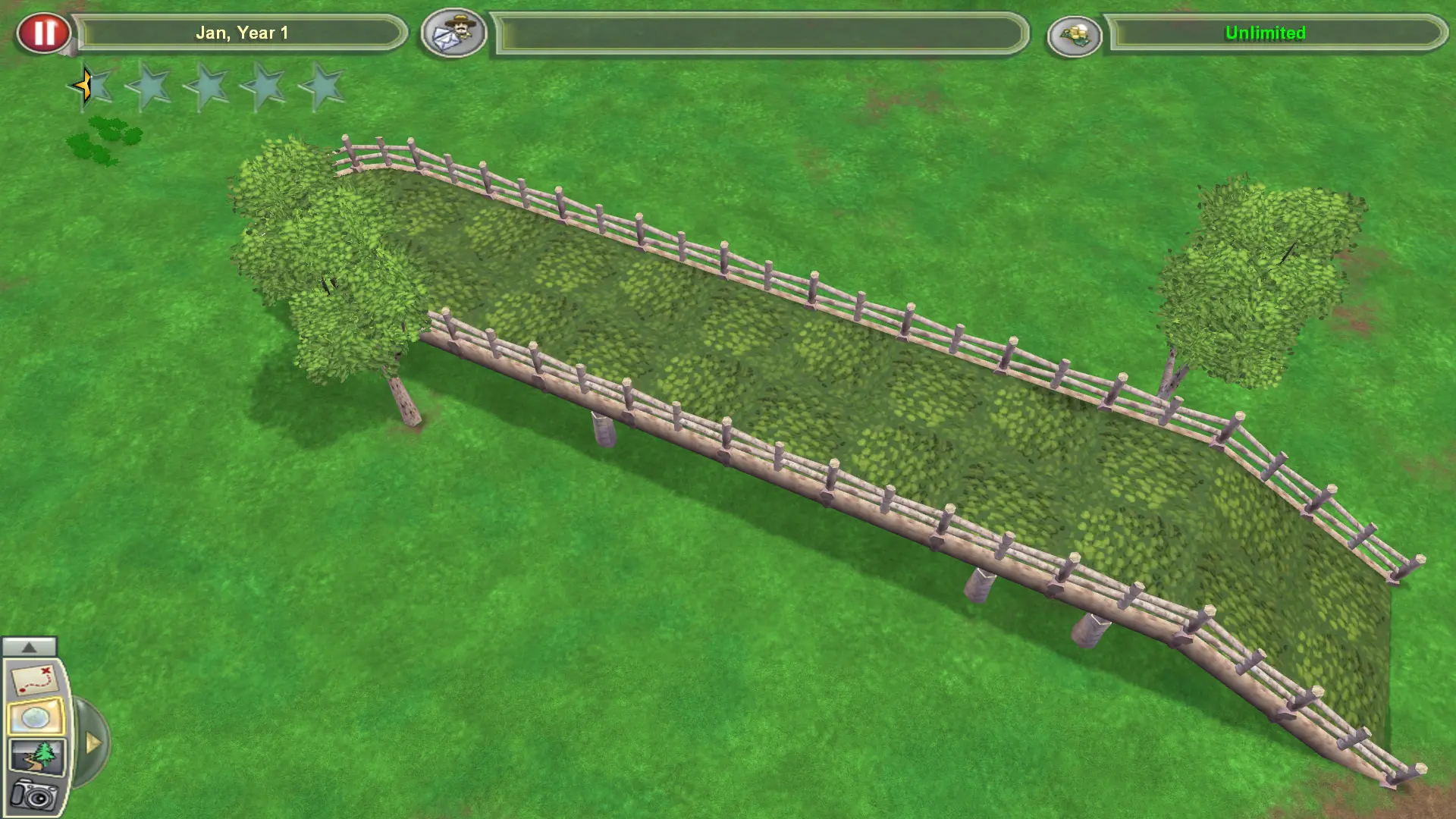View zoo funds via the gold coins icon
The width and height of the screenshot is (1456, 819).
[1075, 34]
